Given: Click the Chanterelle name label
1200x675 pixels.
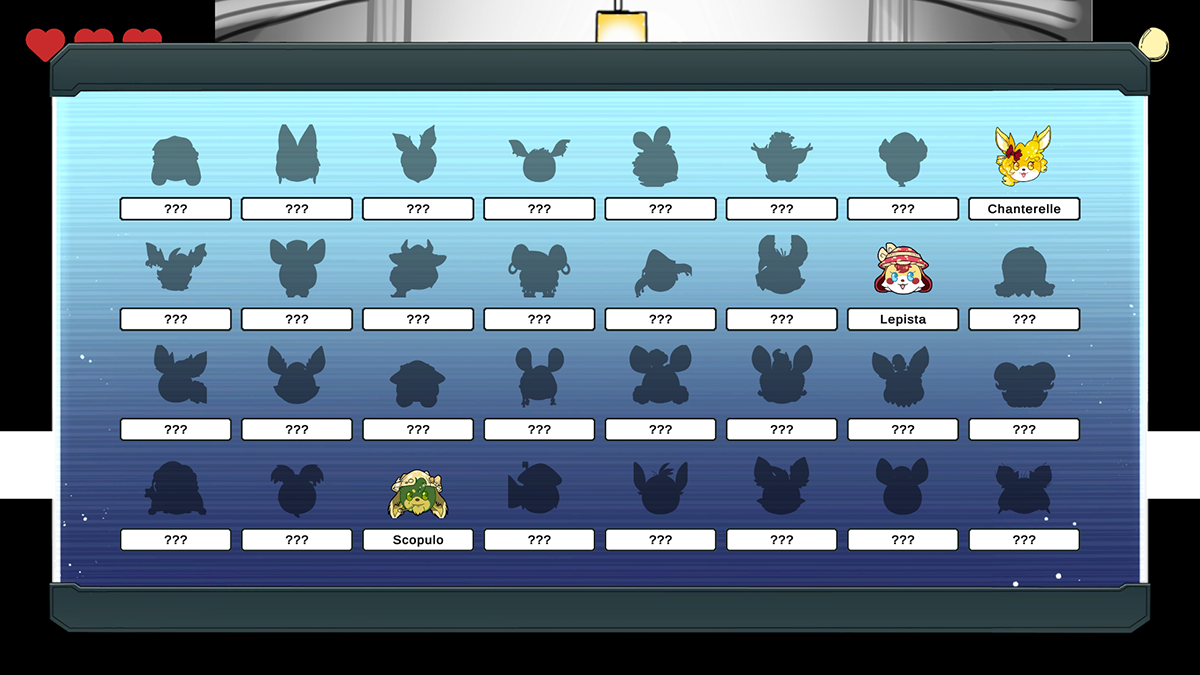Looking at the screenshot, I should click(x=1023, y=209).
